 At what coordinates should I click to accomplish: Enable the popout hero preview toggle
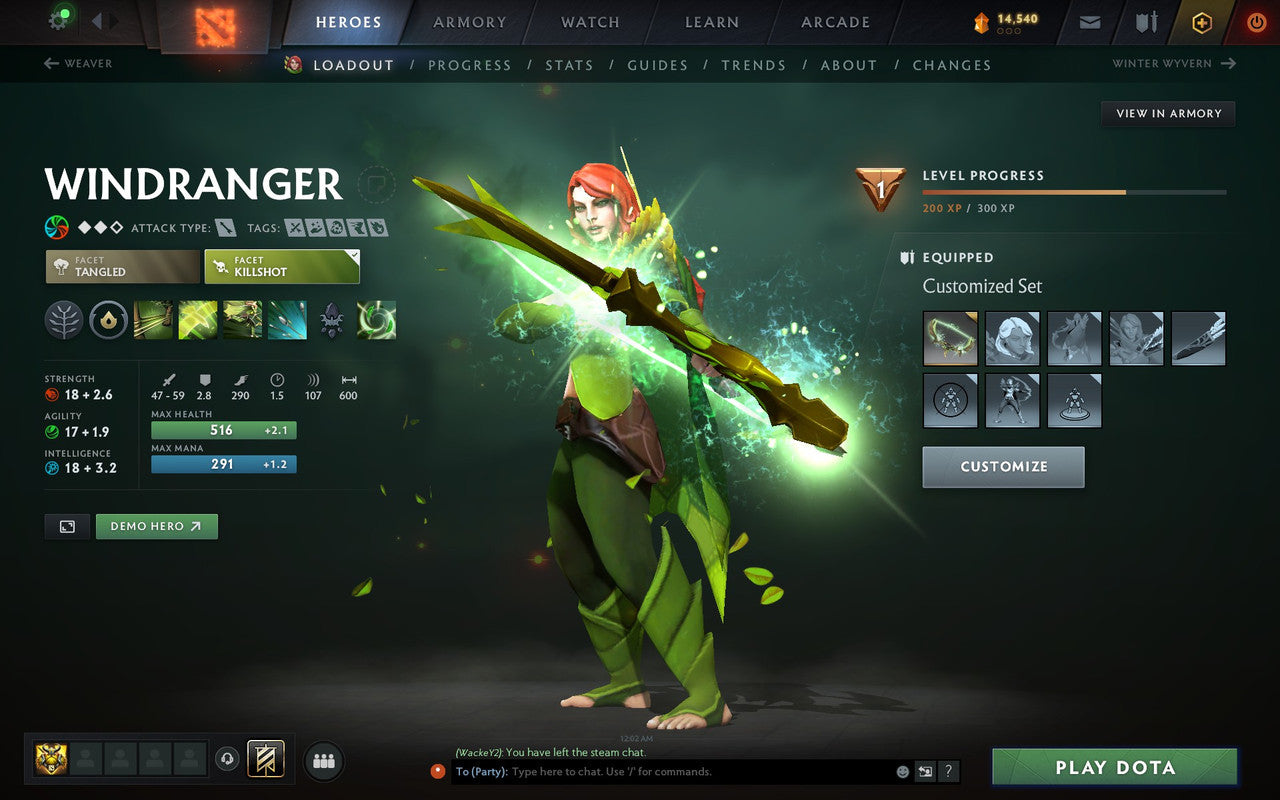point(66,526)
